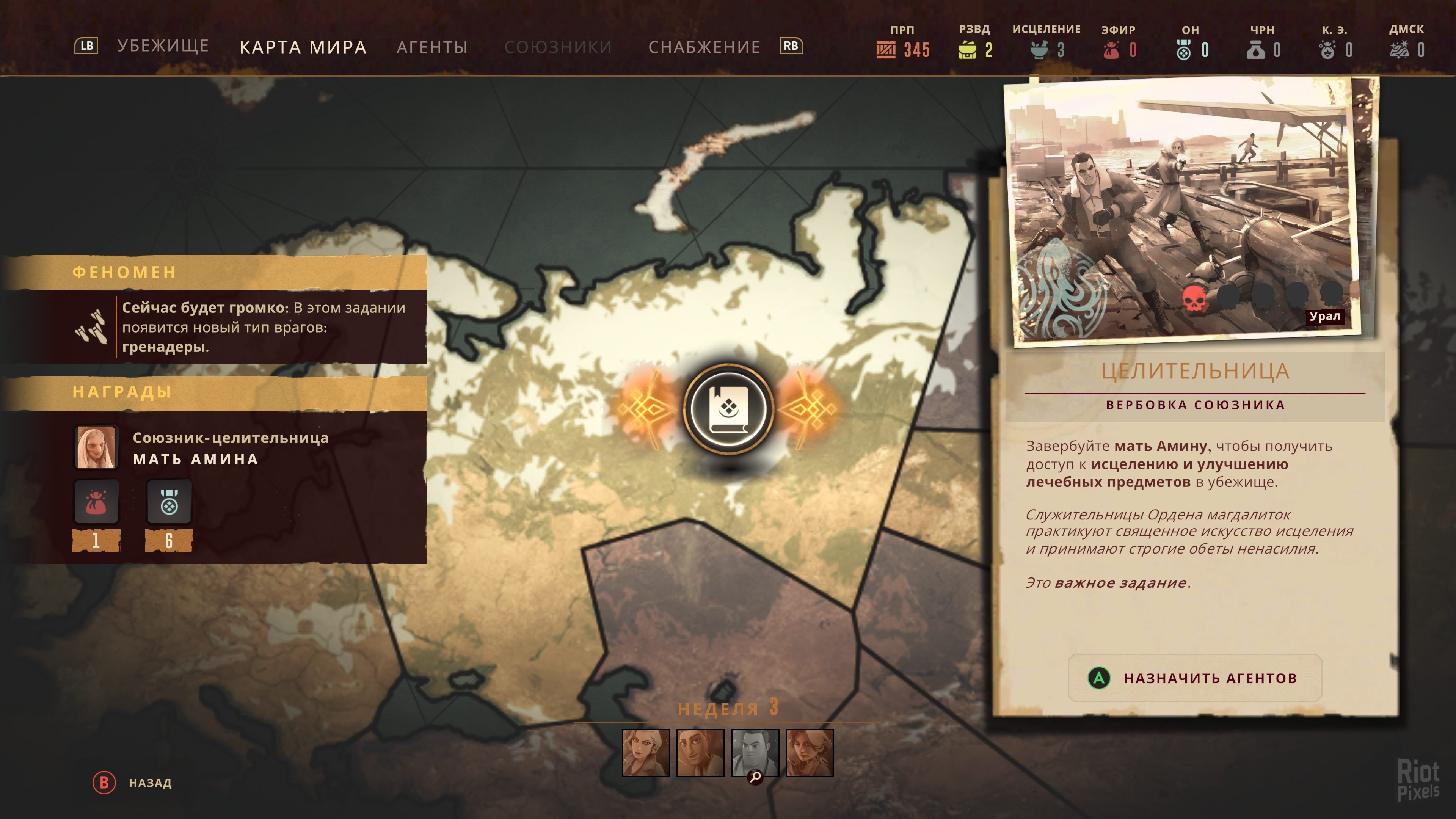Viewport: 1456px width, 819px height.
Task: Inspect the red pouch reward icon
Action: 96,502
